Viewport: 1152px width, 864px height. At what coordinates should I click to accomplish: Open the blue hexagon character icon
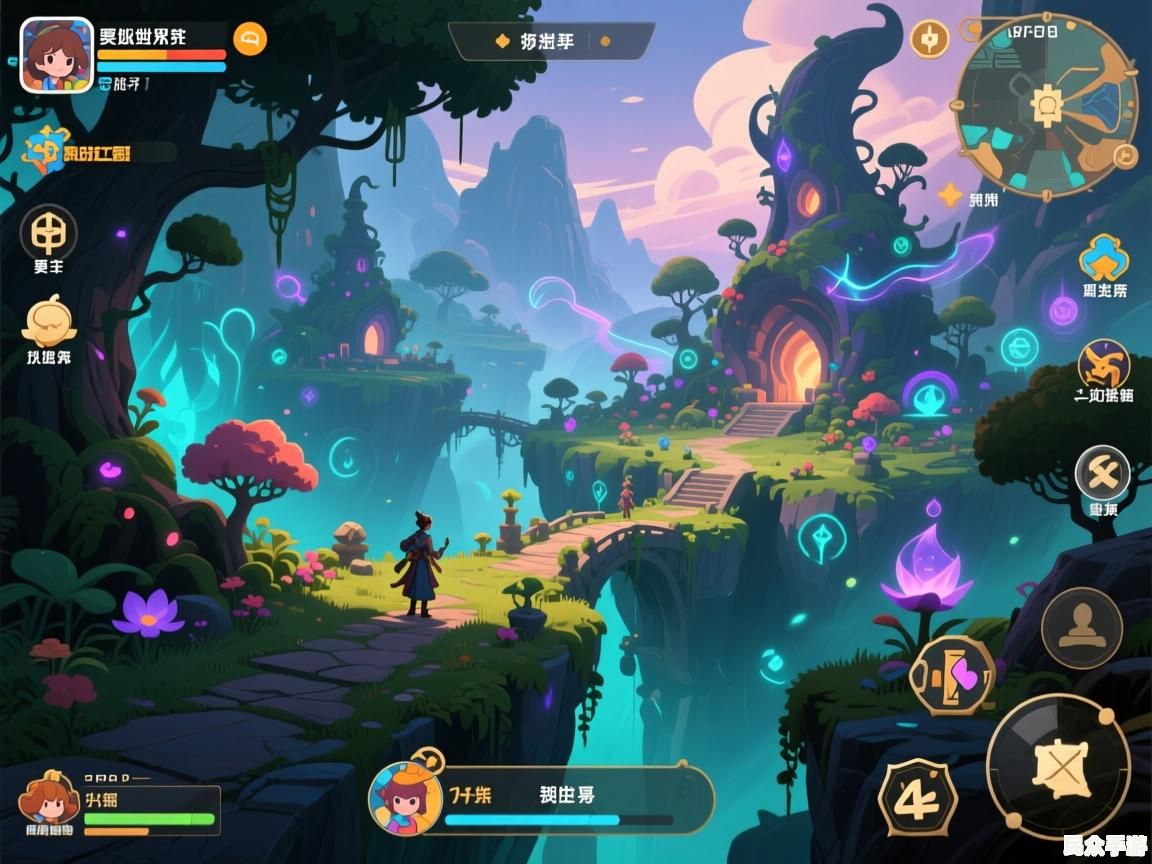[1104, 258]
